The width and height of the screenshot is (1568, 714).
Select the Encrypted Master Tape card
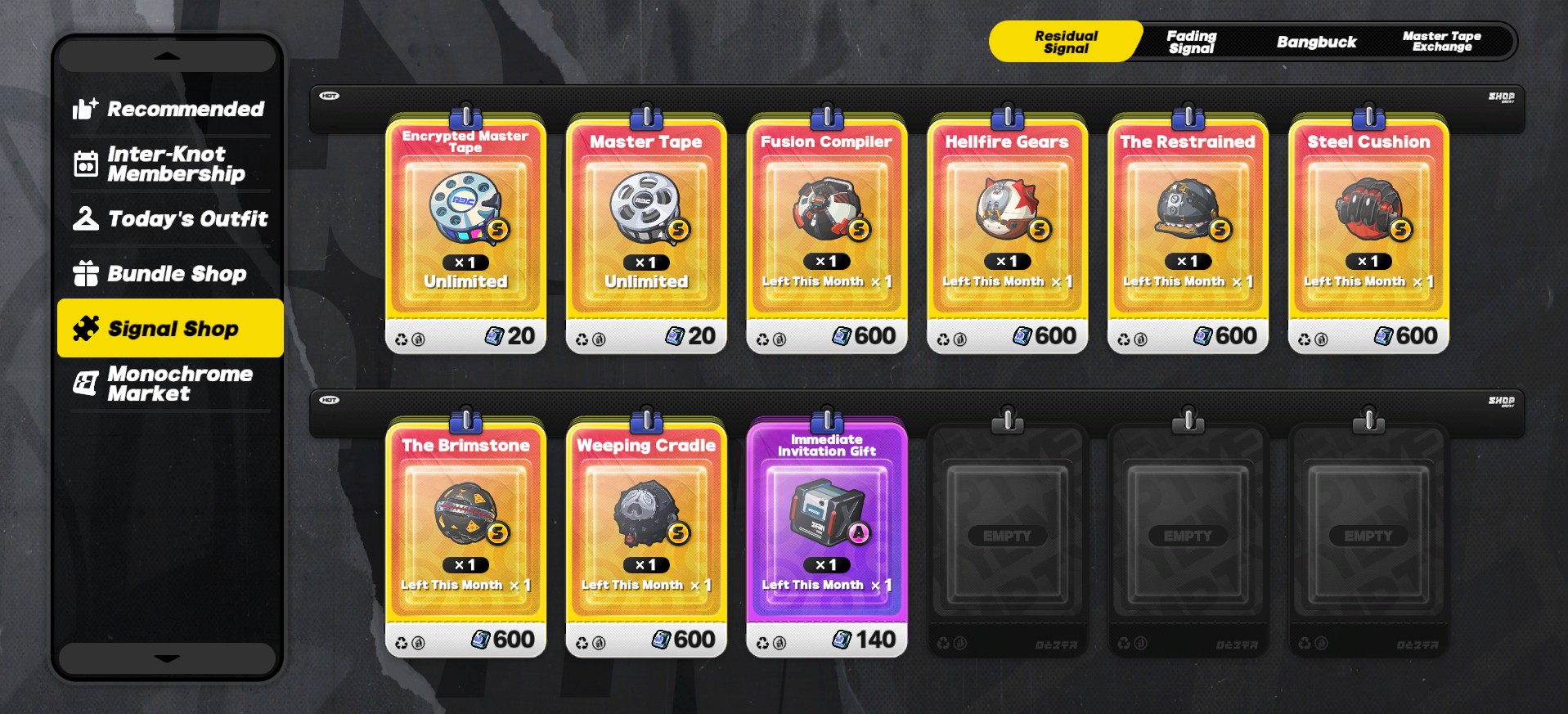(x=465, y=234)
